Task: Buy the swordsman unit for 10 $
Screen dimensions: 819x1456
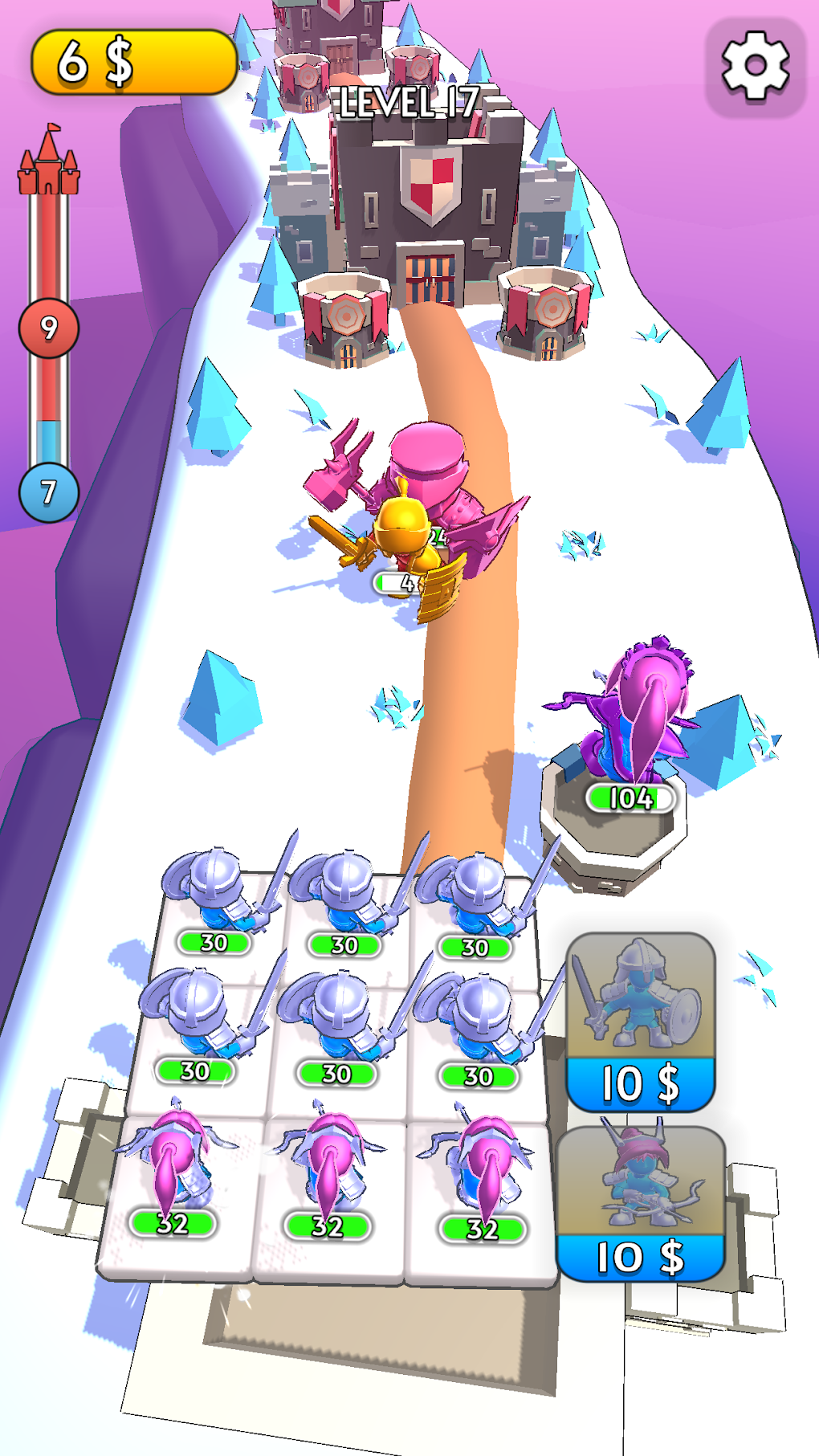Action: click(x=640, y=1022)
